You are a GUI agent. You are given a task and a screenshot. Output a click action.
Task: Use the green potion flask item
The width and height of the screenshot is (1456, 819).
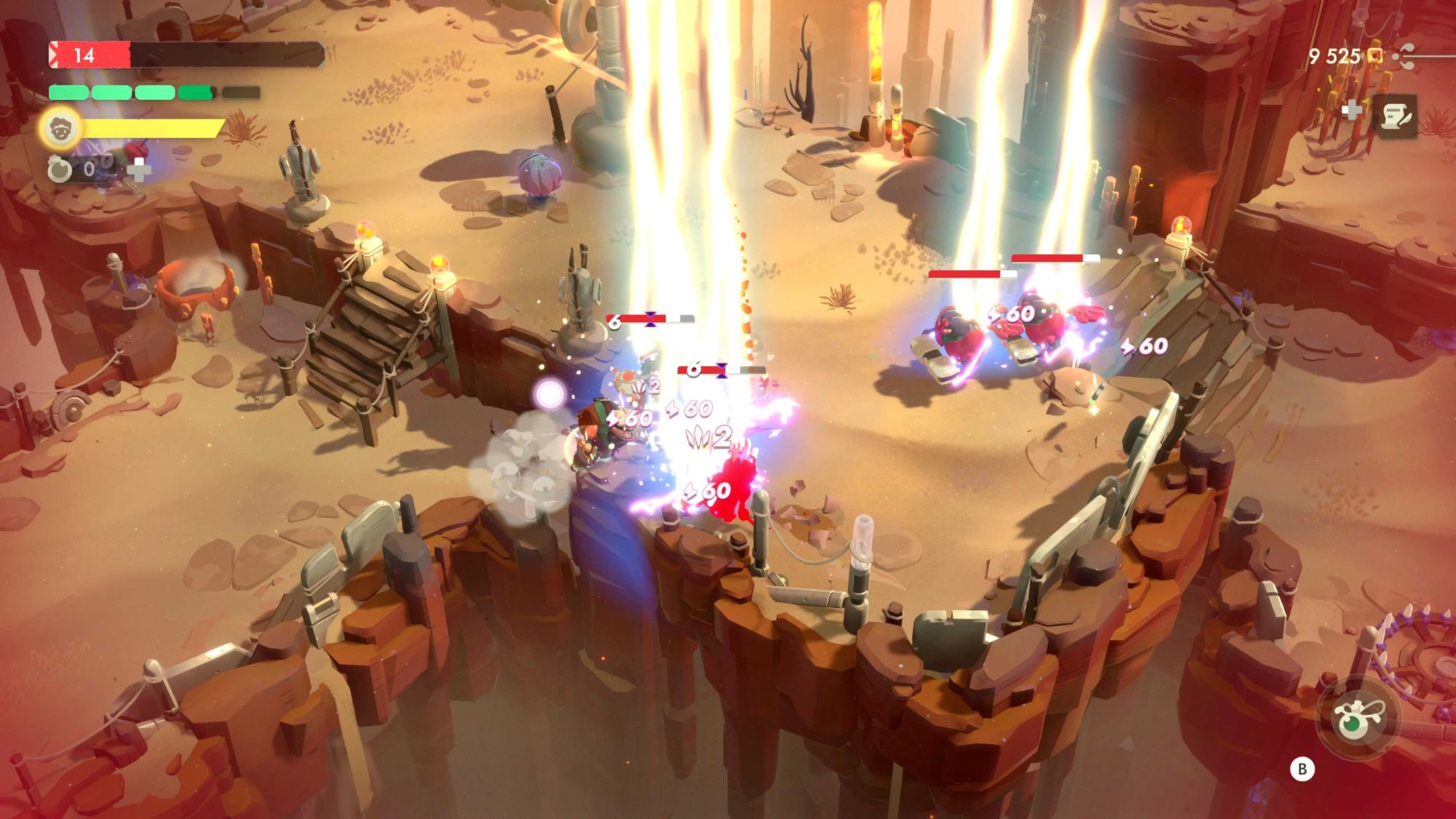(x=1353, y=719)
